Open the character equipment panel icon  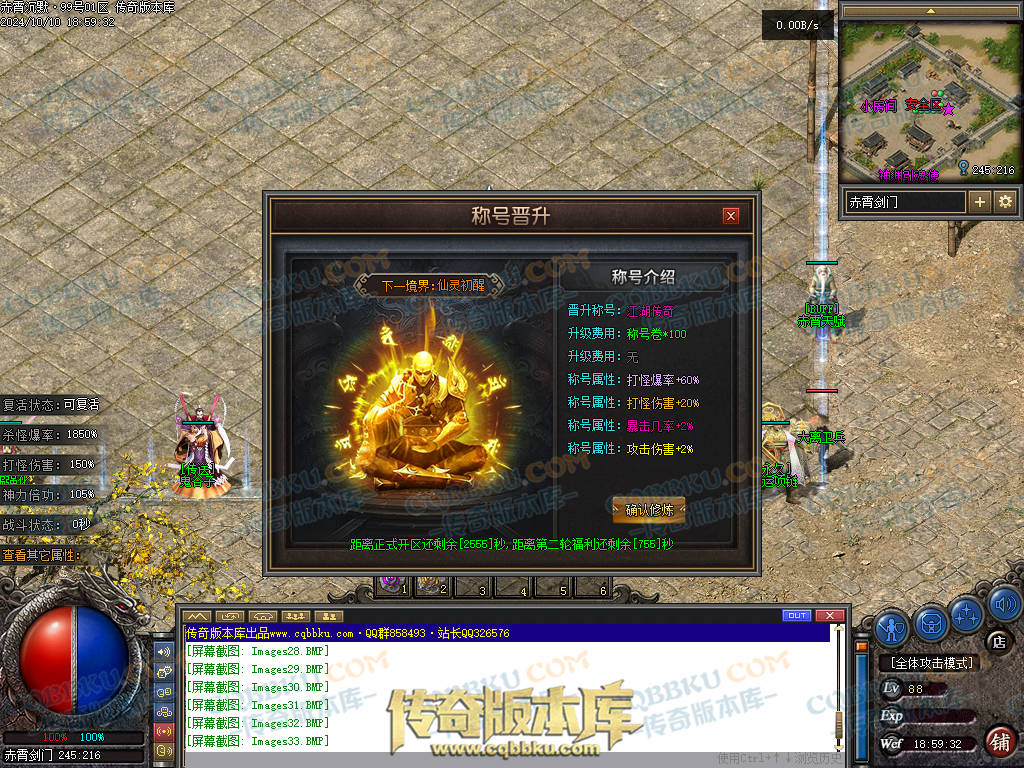pos(892,627)
